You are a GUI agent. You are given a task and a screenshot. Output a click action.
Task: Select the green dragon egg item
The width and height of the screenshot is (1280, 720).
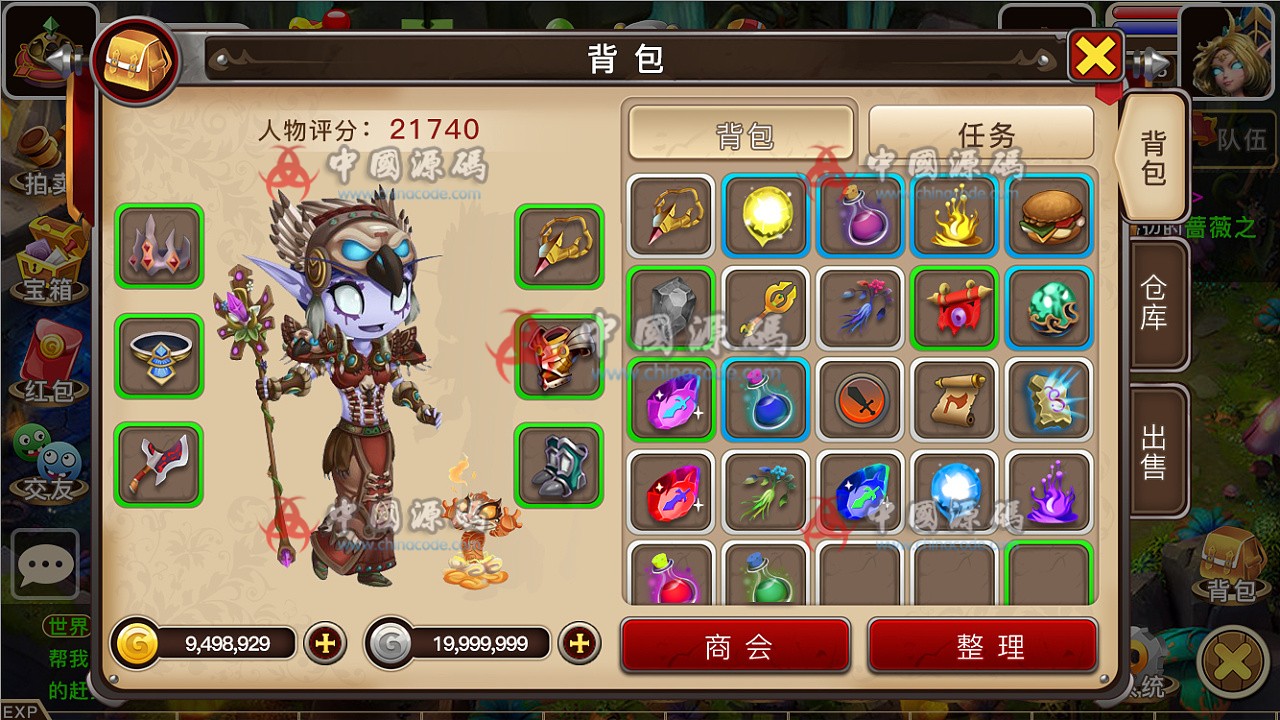coord(1048,307)
